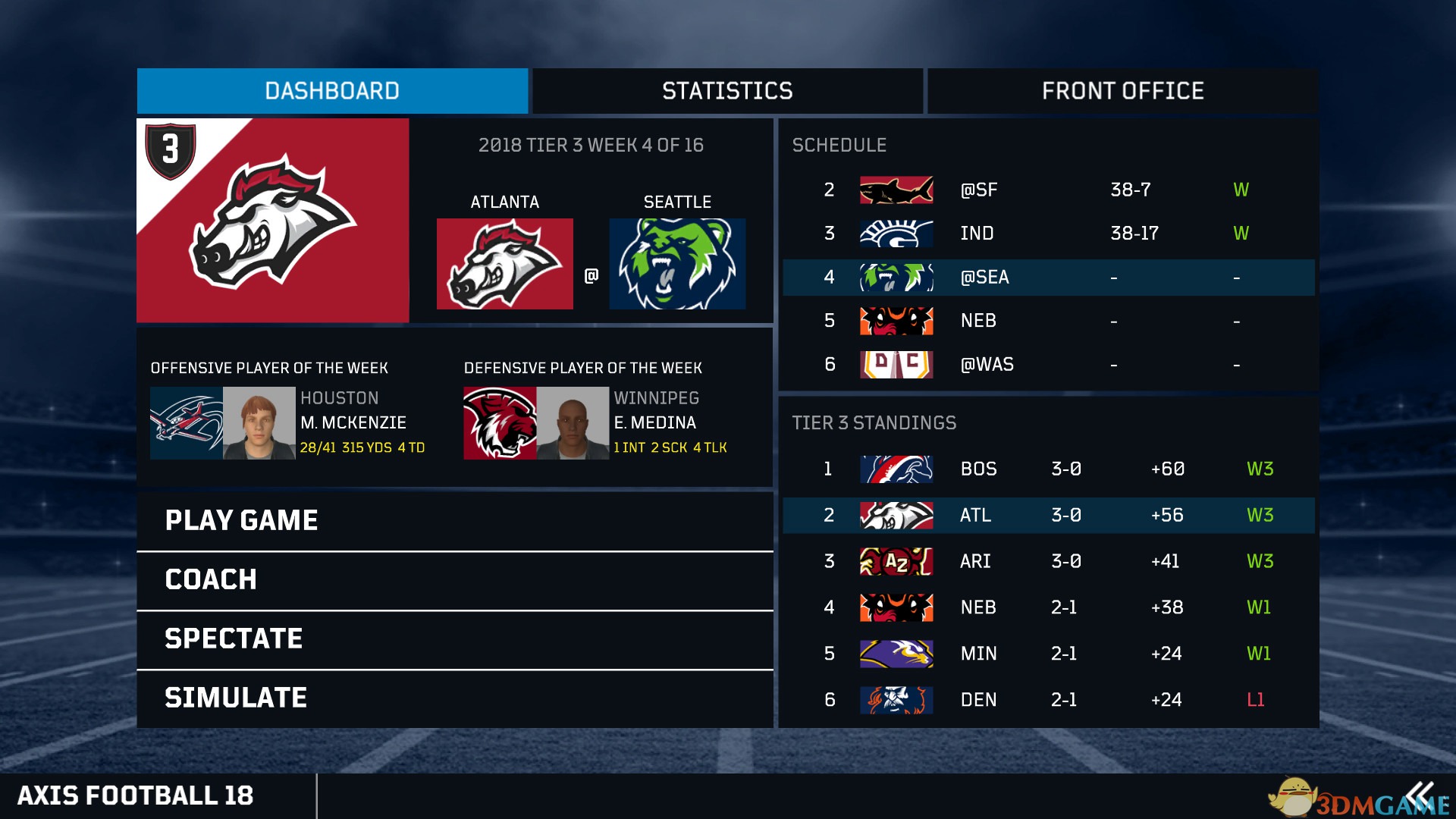Select MIN in the standings list
This screenshot has width=1456, height=819.
(x=1048, y=654)
